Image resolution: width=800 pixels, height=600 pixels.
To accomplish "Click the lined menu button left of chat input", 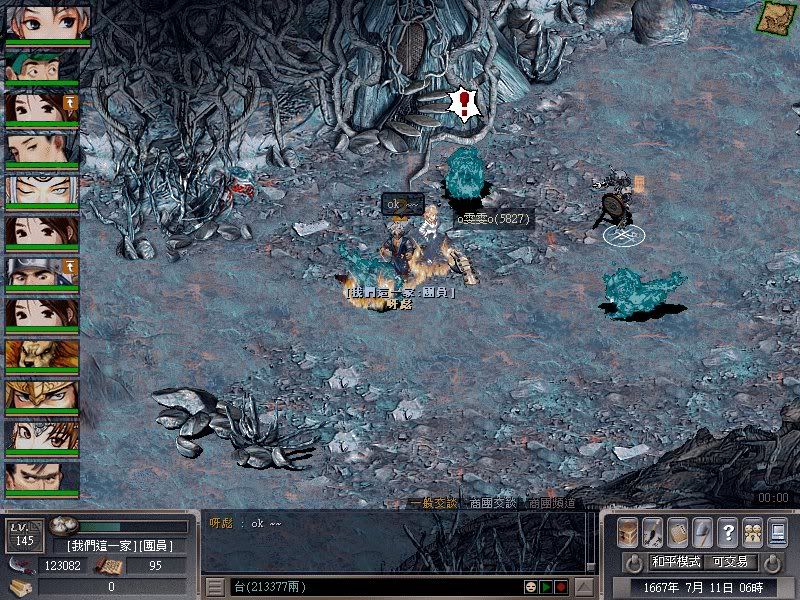I will (214, 586).
